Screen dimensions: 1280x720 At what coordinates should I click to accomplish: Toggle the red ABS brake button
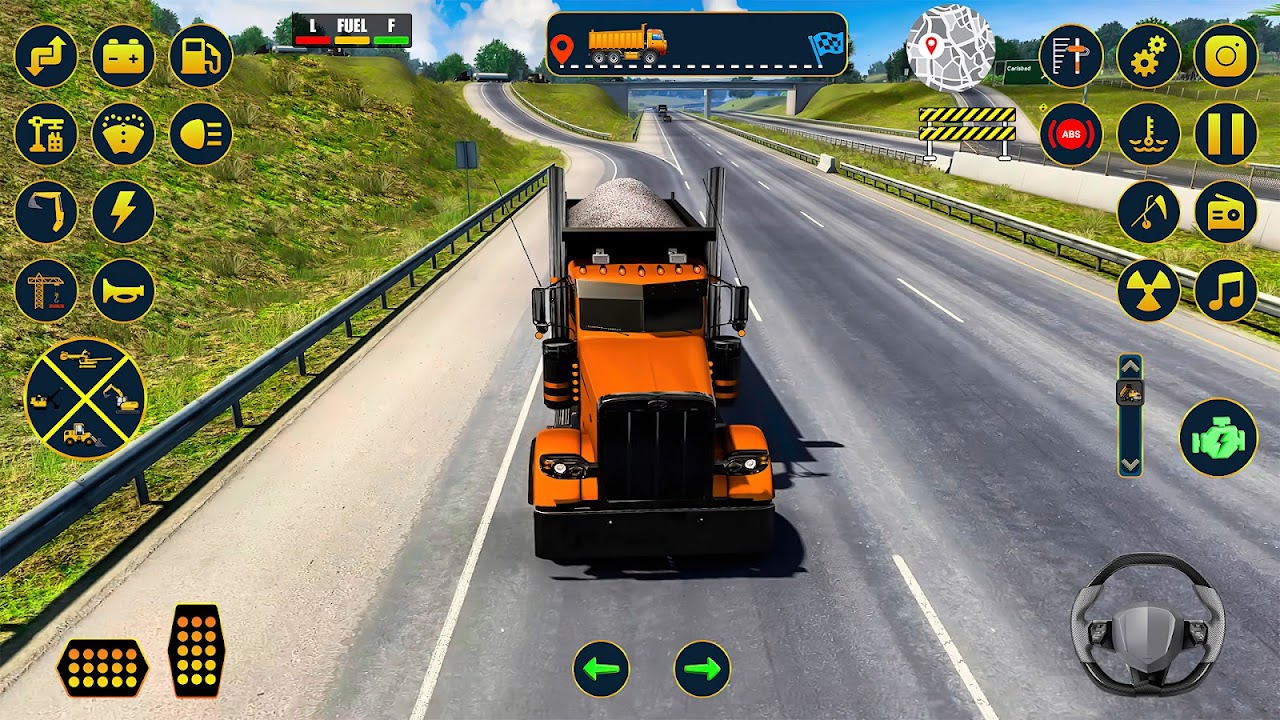click(x=1071, y=134)
